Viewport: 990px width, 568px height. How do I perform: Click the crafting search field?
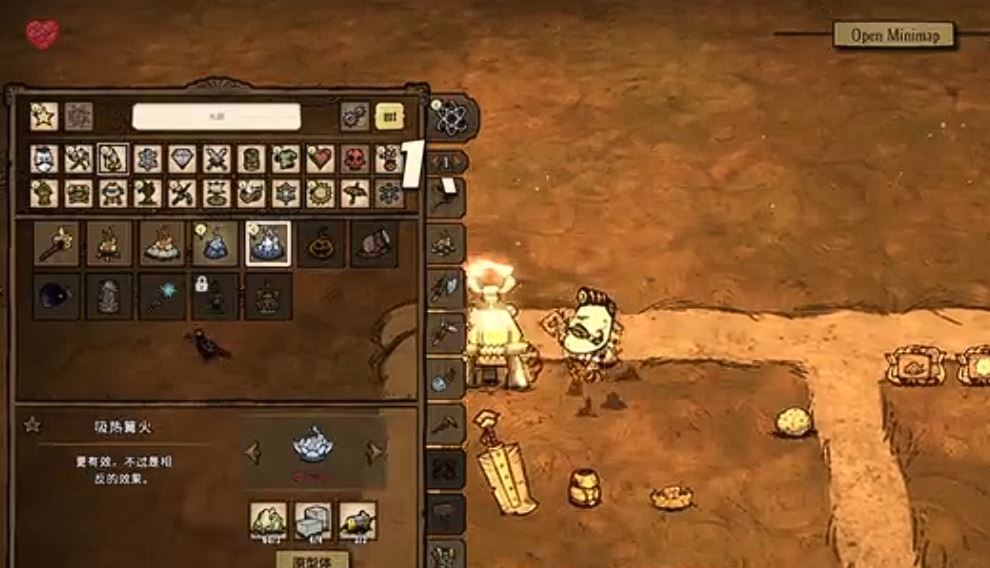coord(216,117)
